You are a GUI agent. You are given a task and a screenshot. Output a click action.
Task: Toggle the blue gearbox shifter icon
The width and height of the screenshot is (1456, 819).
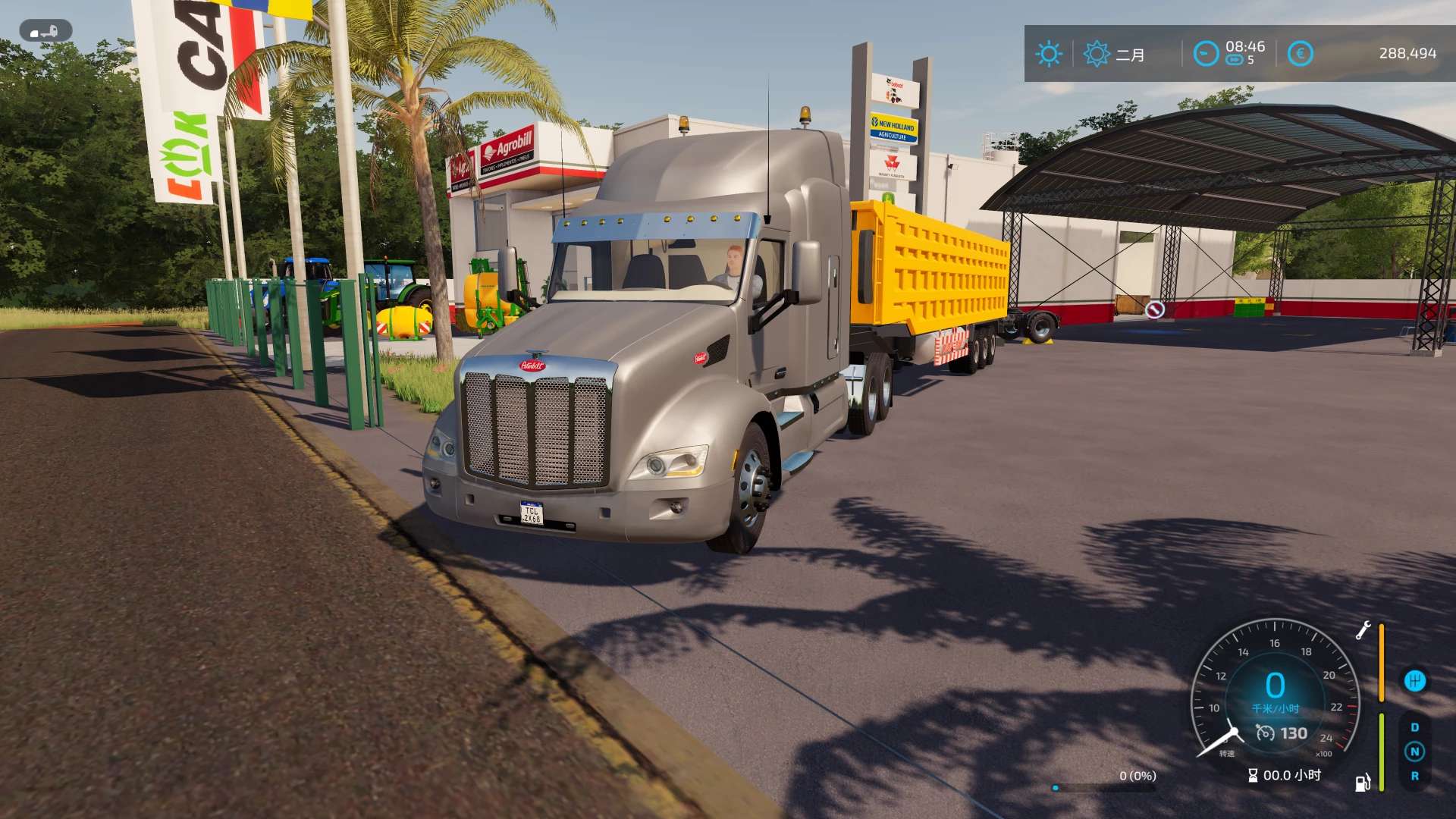click(1414, 681)
